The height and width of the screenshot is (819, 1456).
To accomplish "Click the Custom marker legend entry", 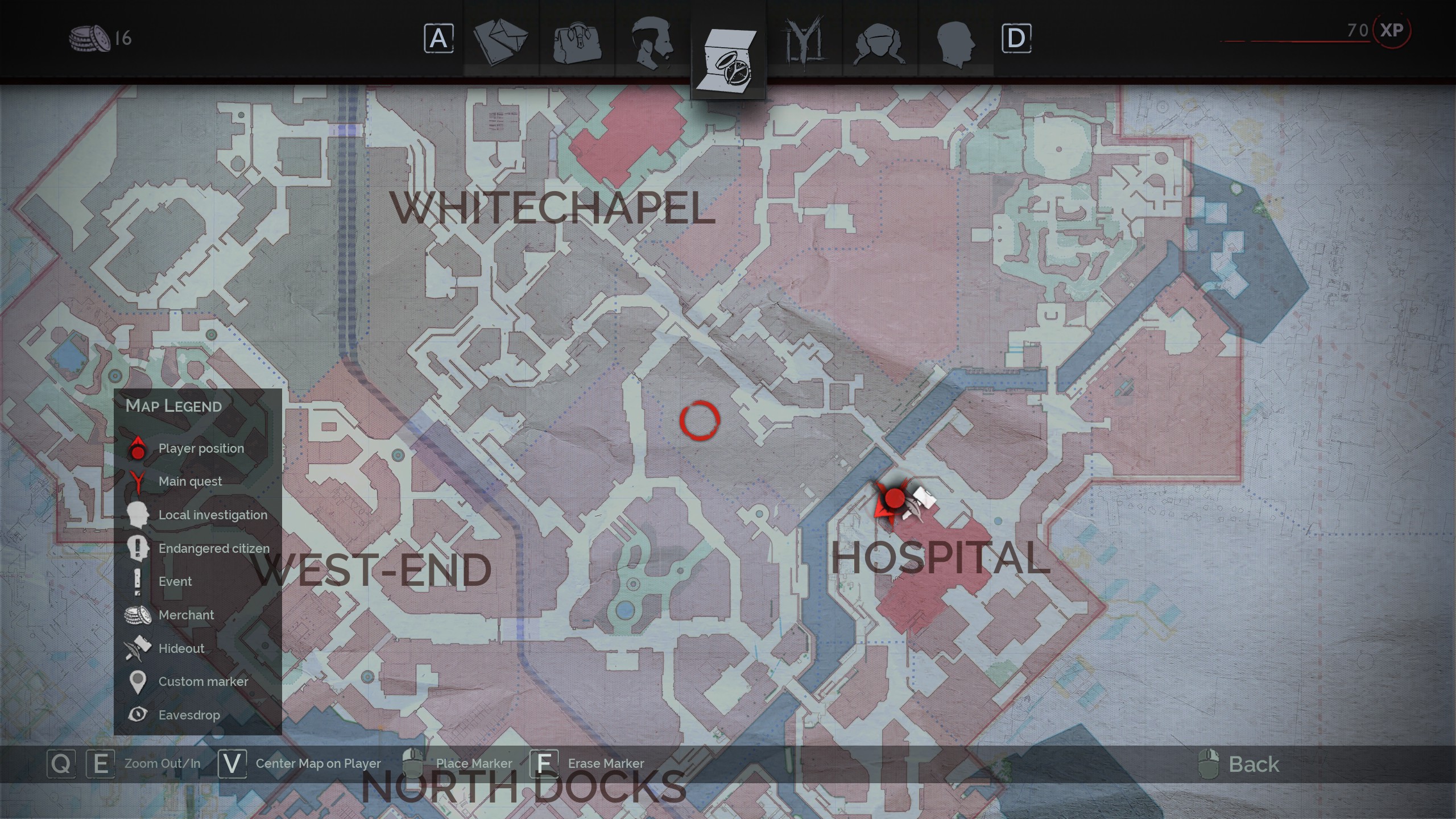I will (x=203, y=682).
